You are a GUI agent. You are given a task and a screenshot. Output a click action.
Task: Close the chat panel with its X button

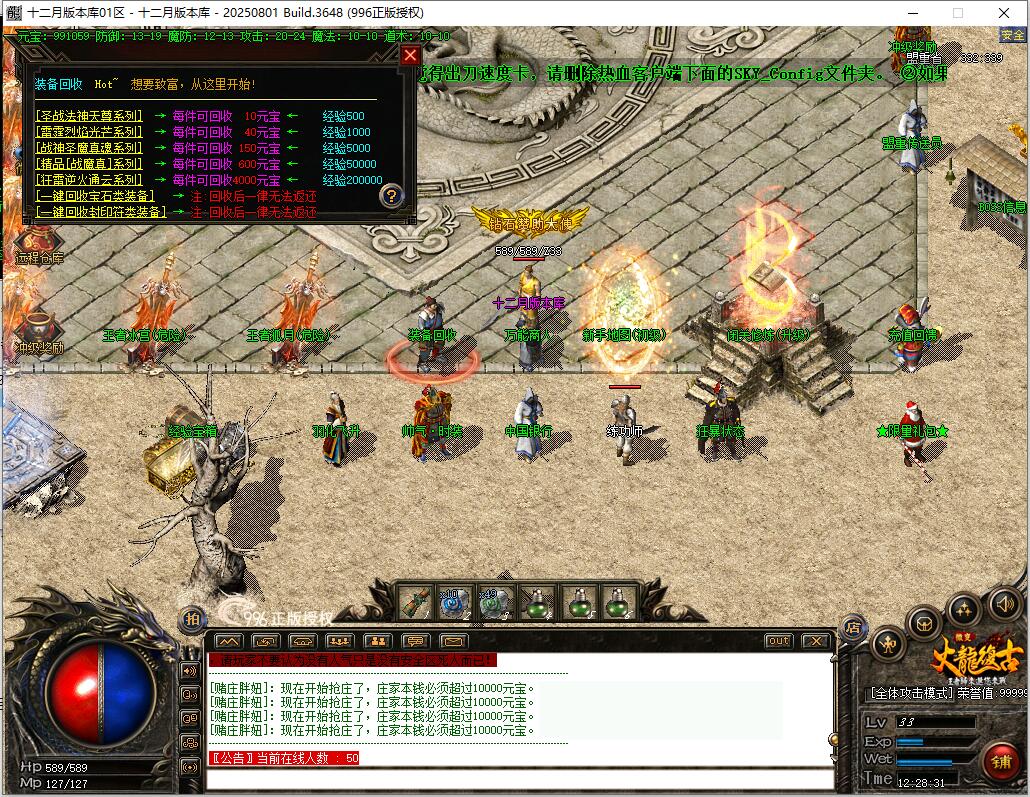[816, 641]
